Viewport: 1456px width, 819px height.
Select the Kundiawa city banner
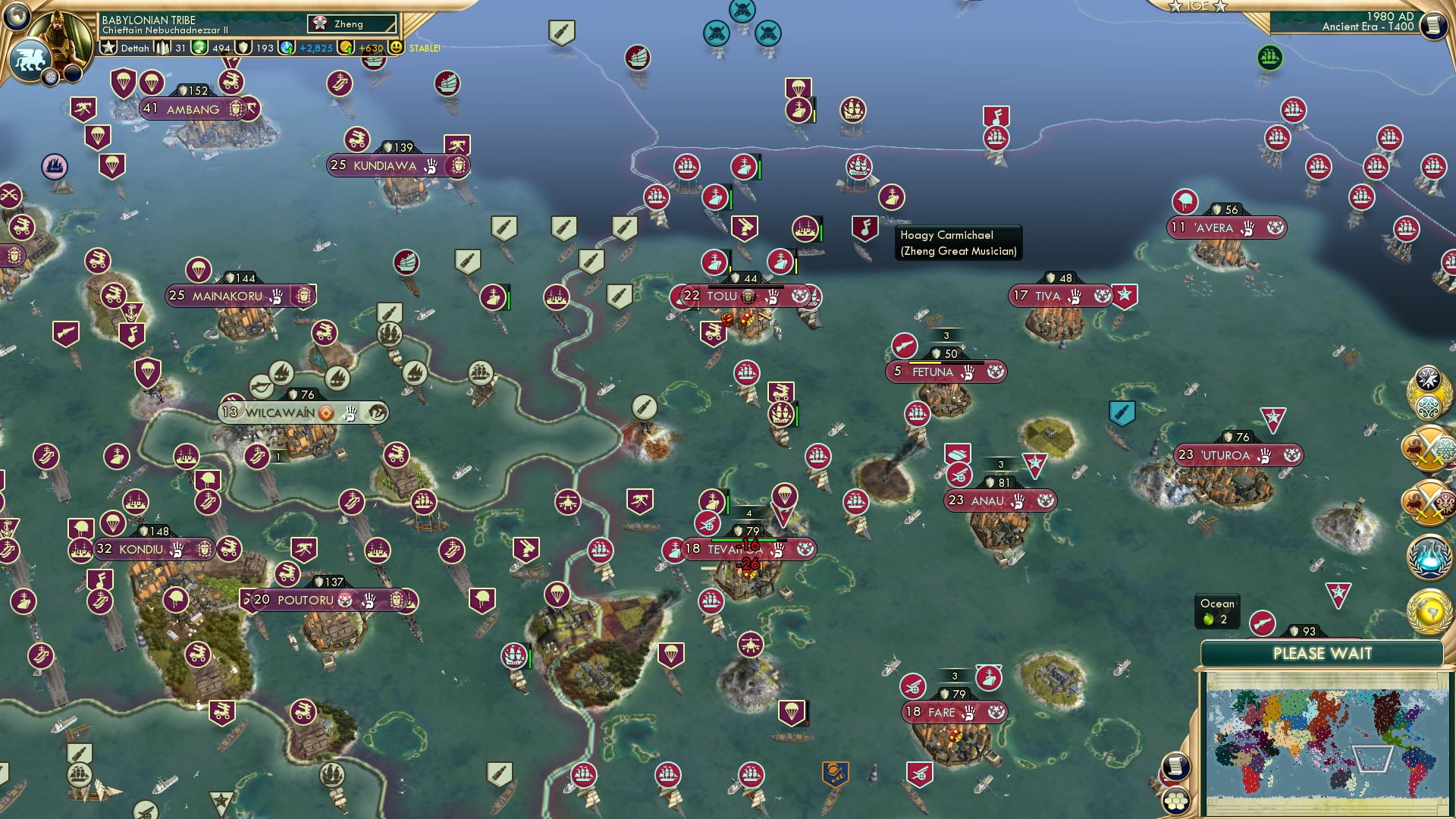pos(384,165)
